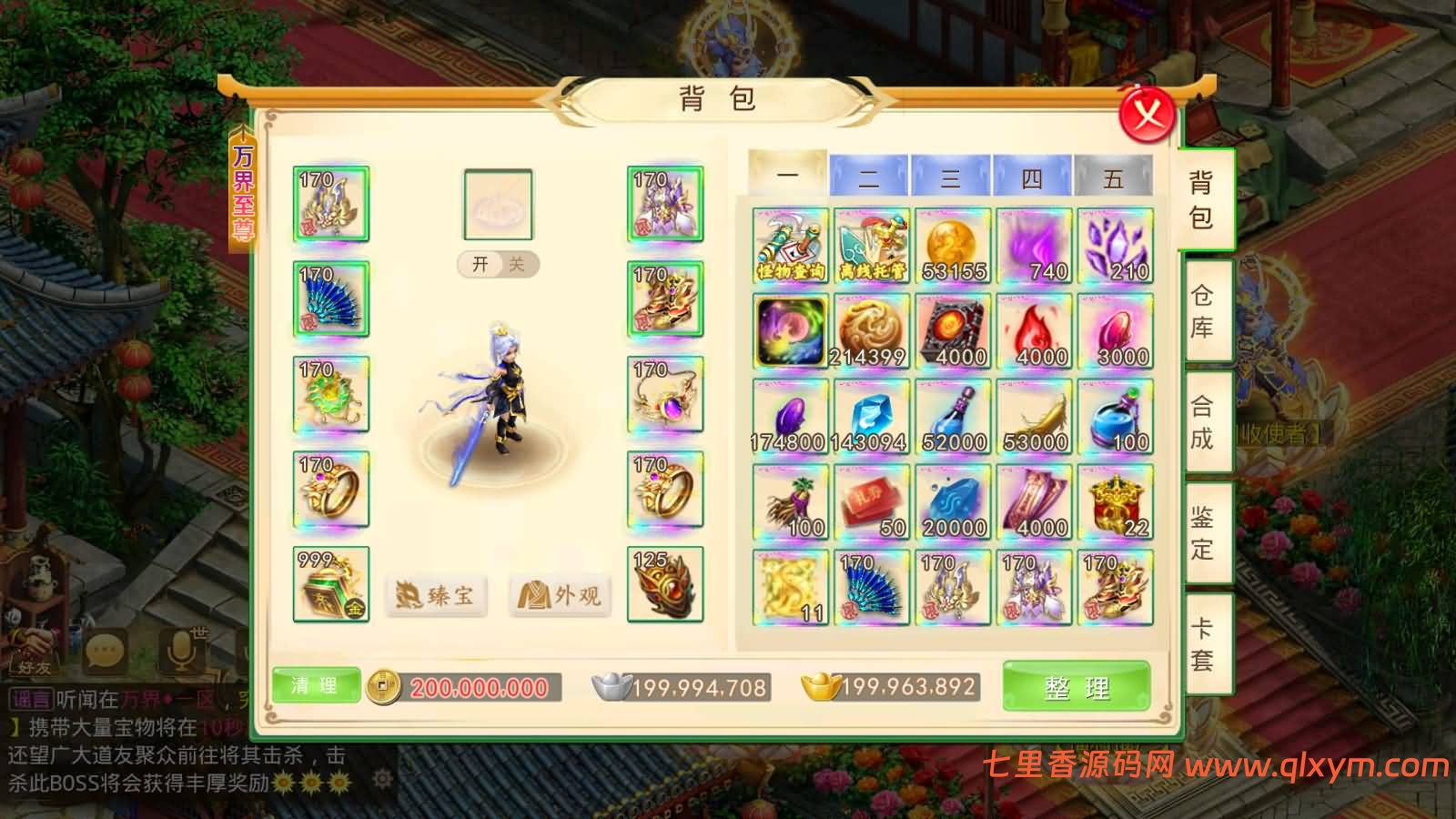
Task: Click the 清理 clean-up button
Action: pos(315,685)
